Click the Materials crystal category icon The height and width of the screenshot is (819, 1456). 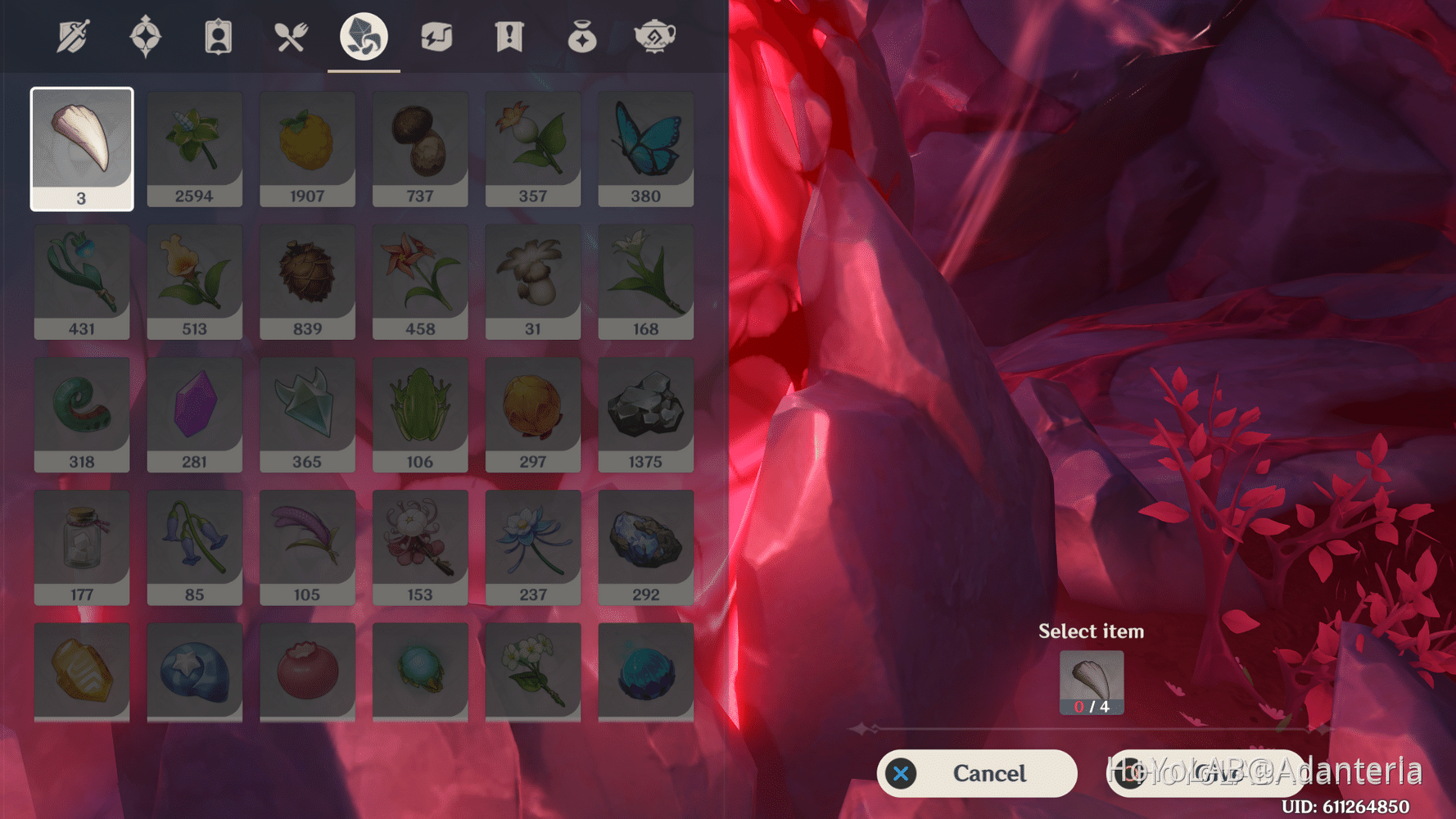pos(364,34)
